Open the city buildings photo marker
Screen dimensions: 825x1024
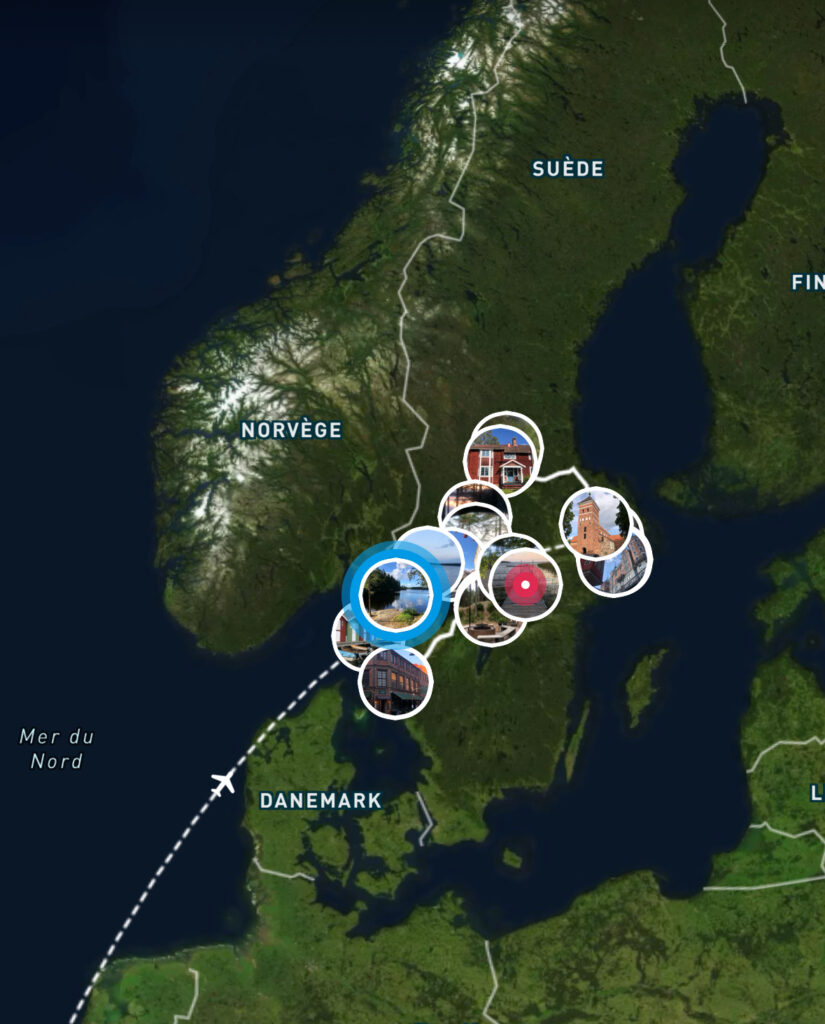tap(630, 572)
